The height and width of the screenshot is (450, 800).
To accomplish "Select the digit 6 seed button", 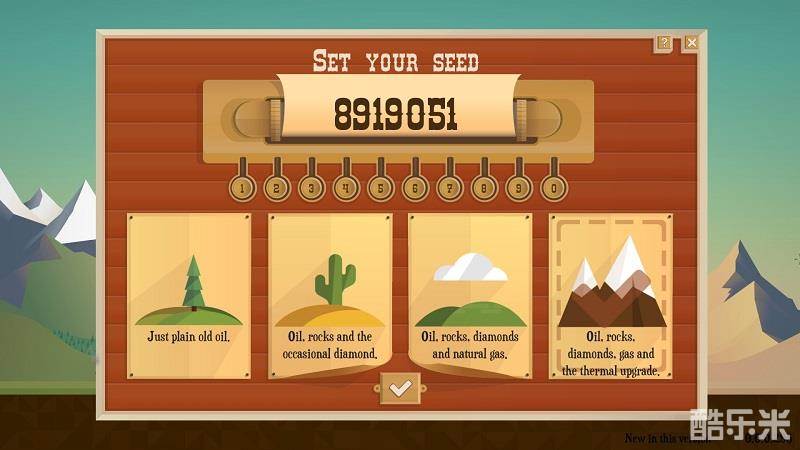I will 415,186.
